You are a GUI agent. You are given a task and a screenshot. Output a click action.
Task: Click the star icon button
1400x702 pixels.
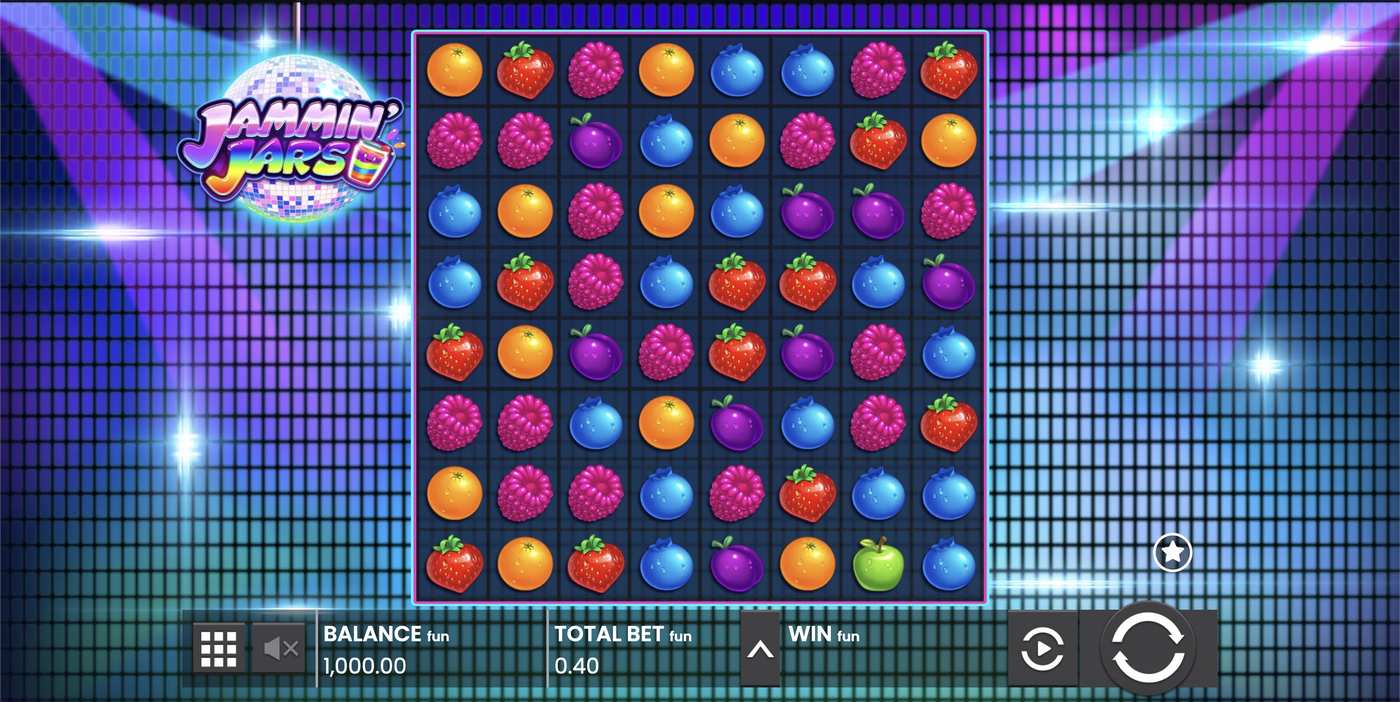1172,552
